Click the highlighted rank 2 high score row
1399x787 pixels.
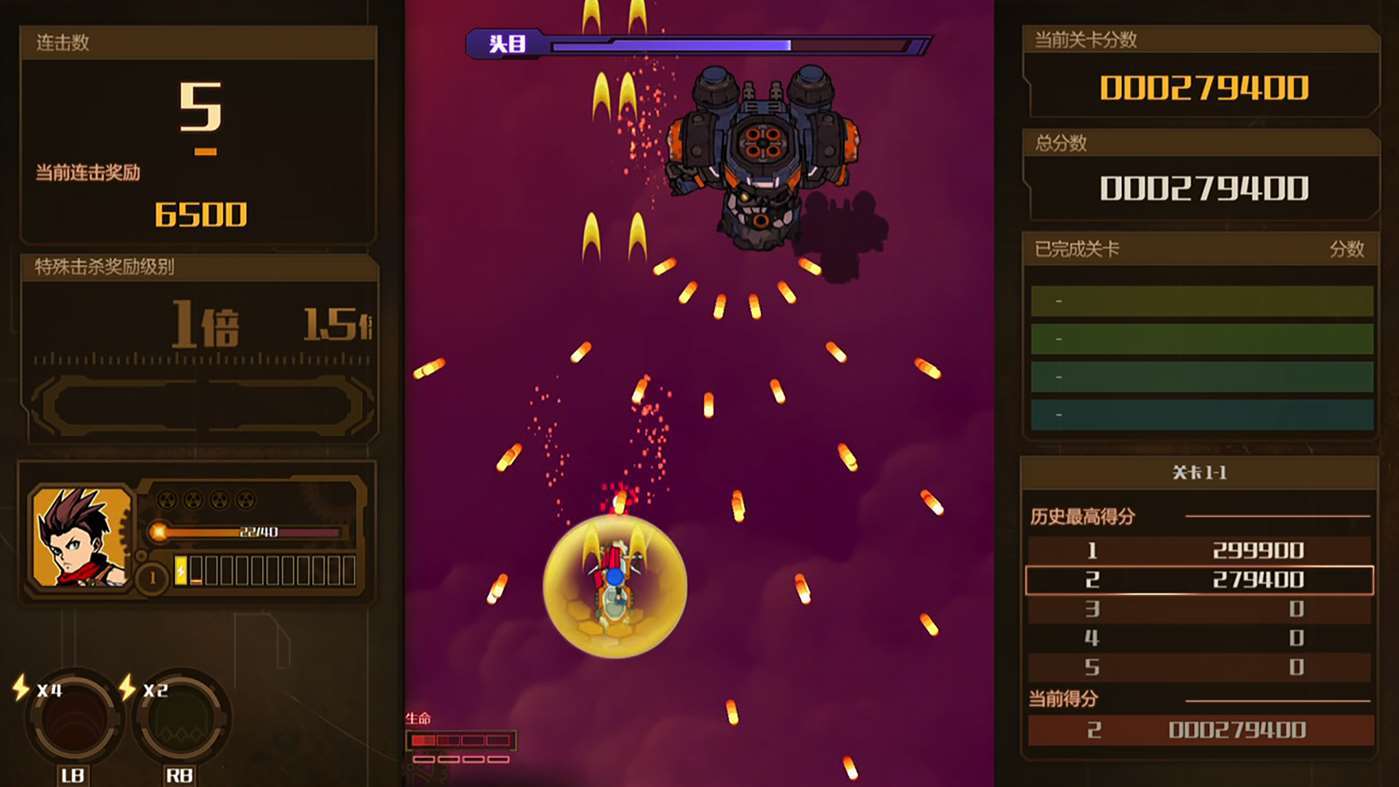[1199, 580]
